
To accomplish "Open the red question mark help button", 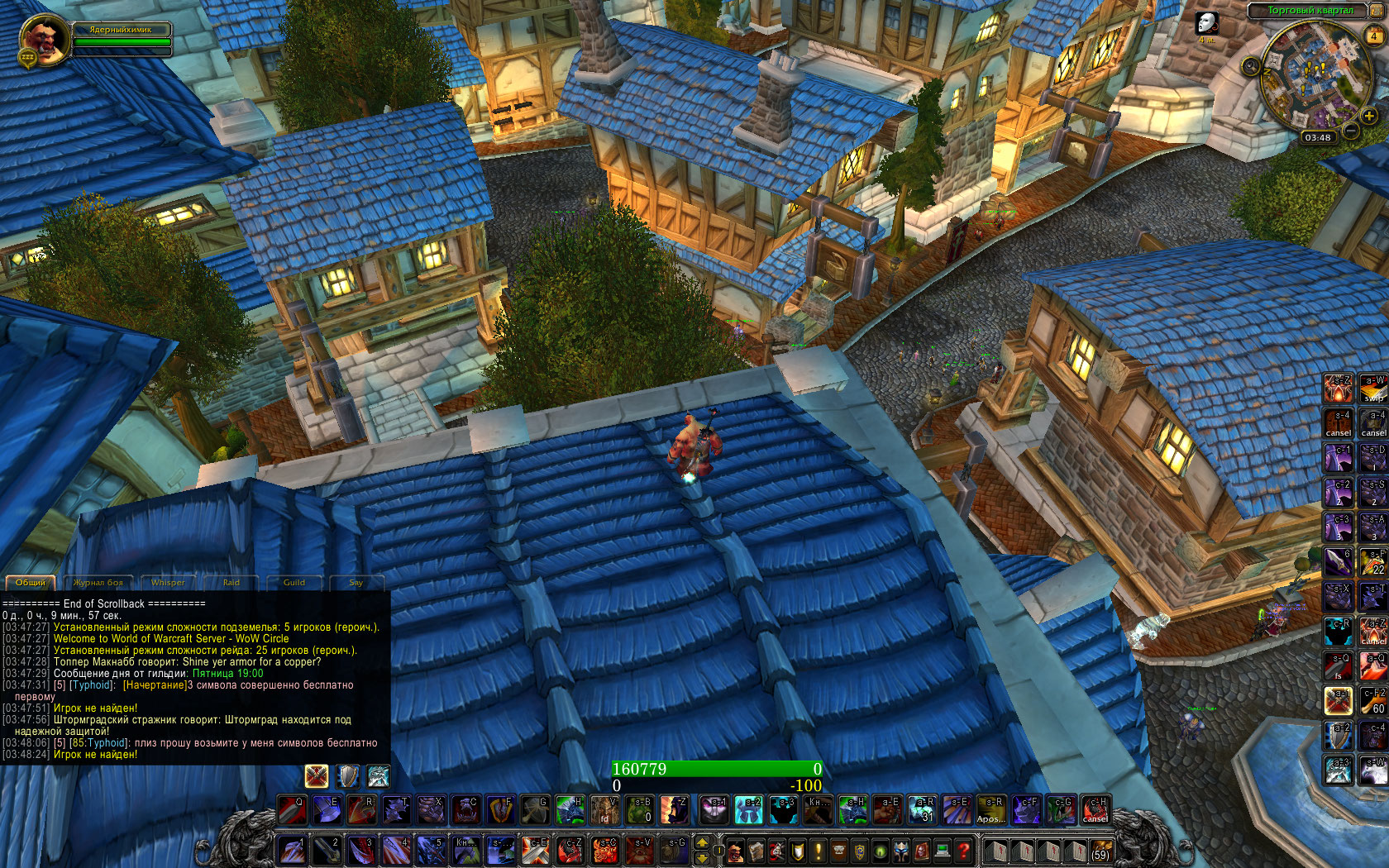I will coord(963,850).
